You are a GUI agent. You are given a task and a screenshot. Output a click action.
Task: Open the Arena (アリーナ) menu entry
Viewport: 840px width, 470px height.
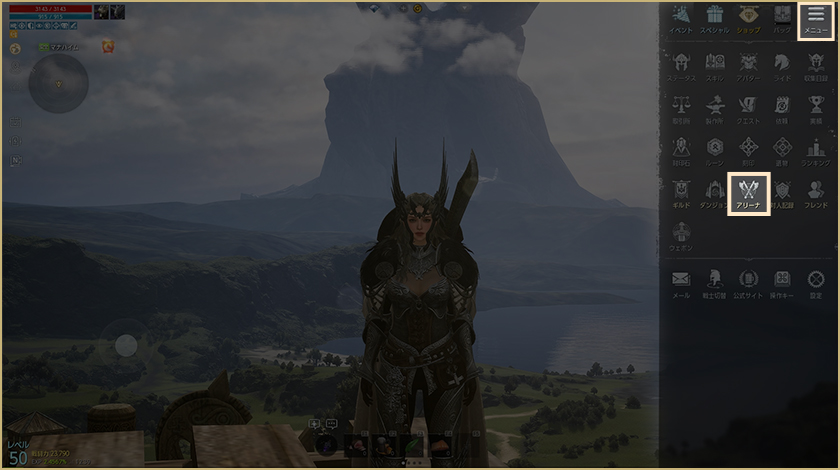pos(748,190)
